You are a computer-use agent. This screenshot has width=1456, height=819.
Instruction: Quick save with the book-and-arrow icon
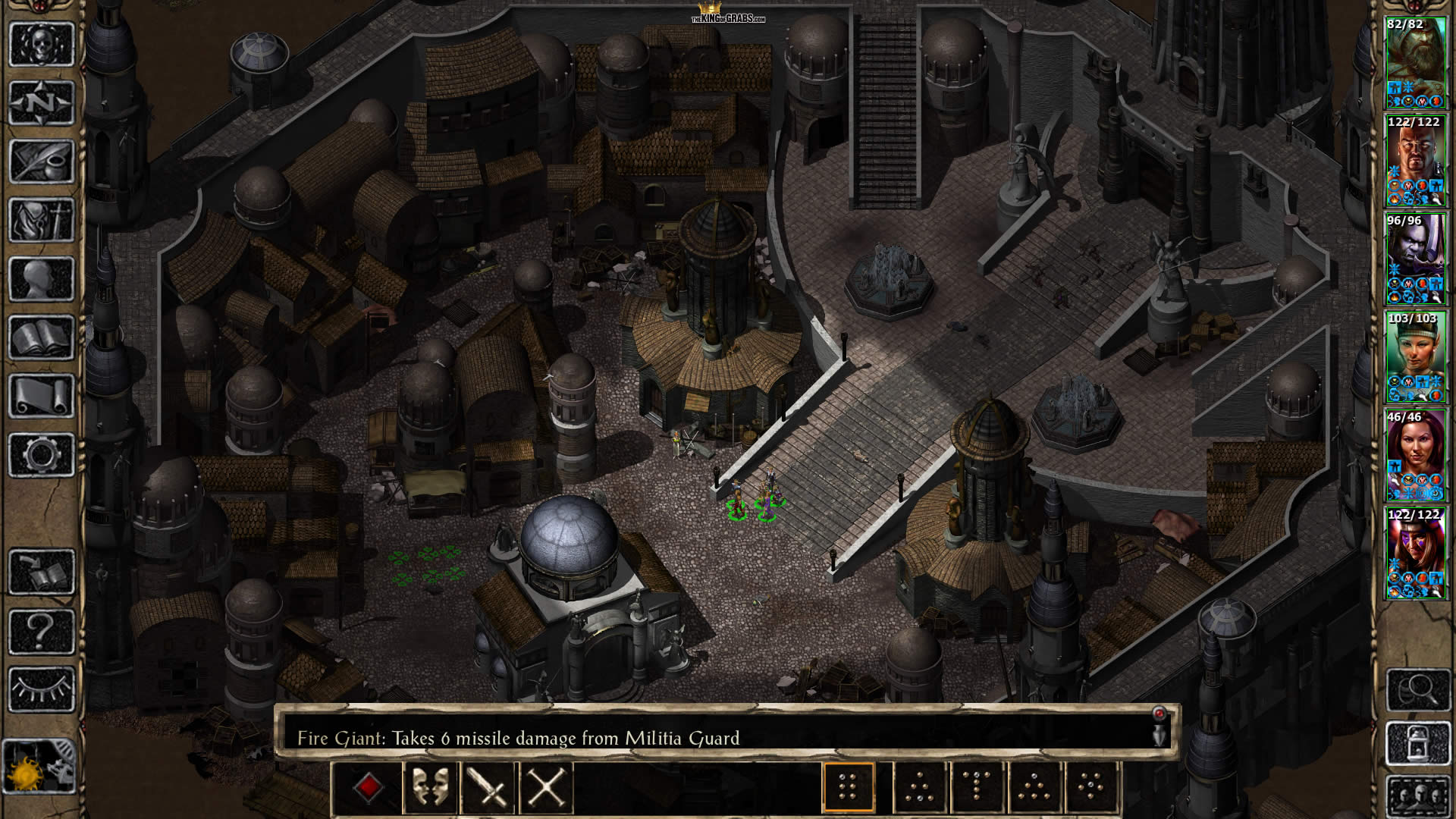41,572
